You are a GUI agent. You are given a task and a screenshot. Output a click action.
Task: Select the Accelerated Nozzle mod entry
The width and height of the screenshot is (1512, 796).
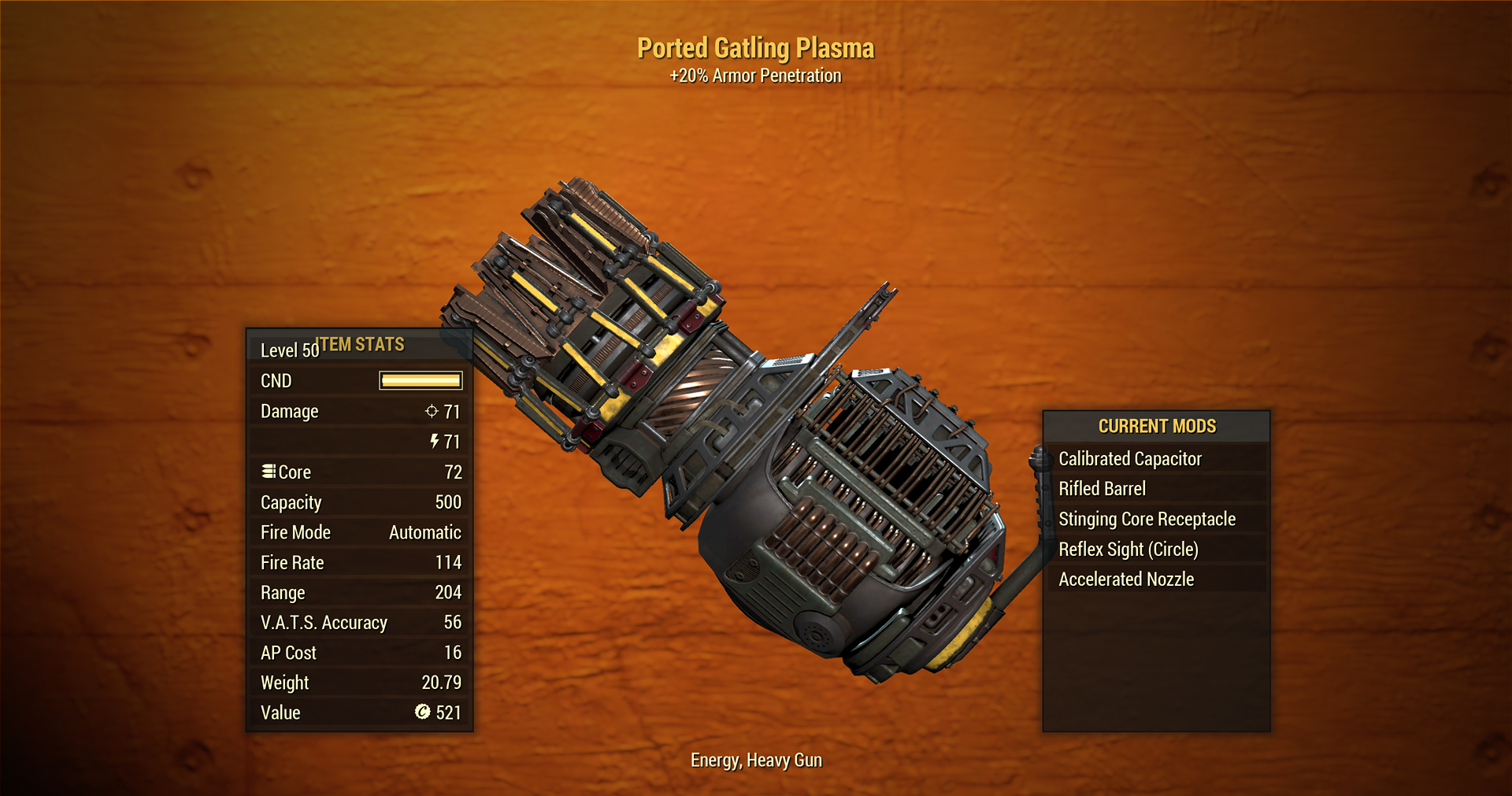click(x=1126, y=579)
